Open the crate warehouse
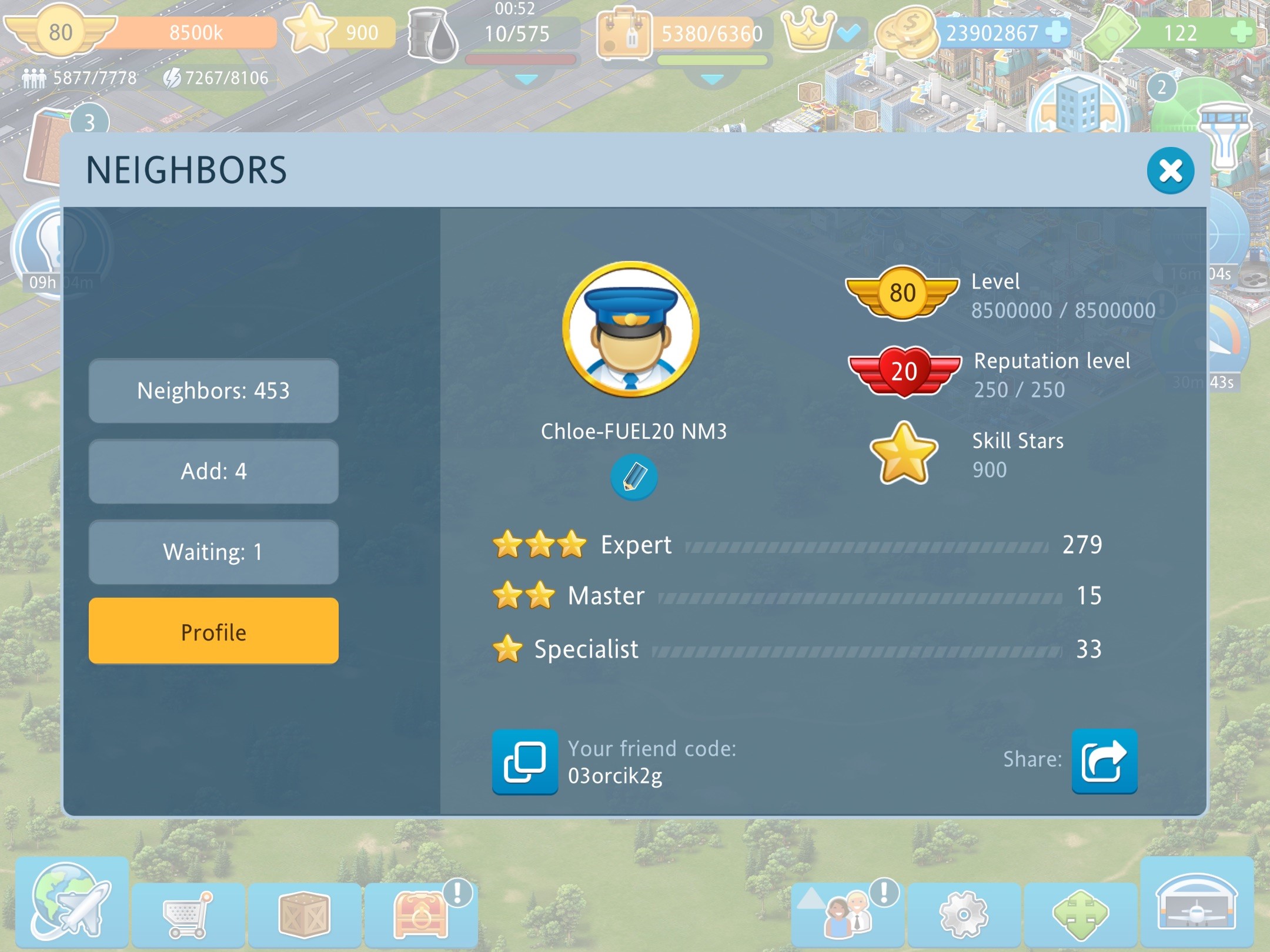Image resolution: width=1270 pixels, height=952 pixels. [304, 915]
